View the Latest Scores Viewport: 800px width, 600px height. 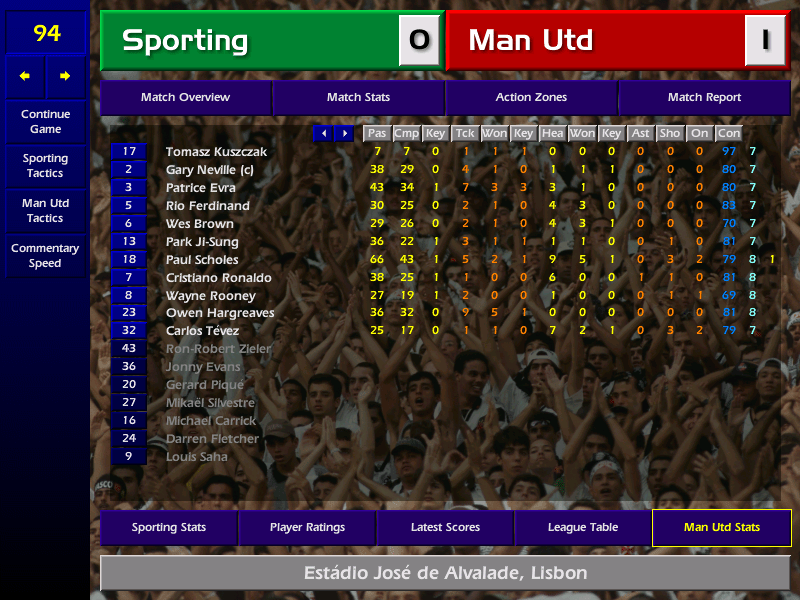[445, 528]
